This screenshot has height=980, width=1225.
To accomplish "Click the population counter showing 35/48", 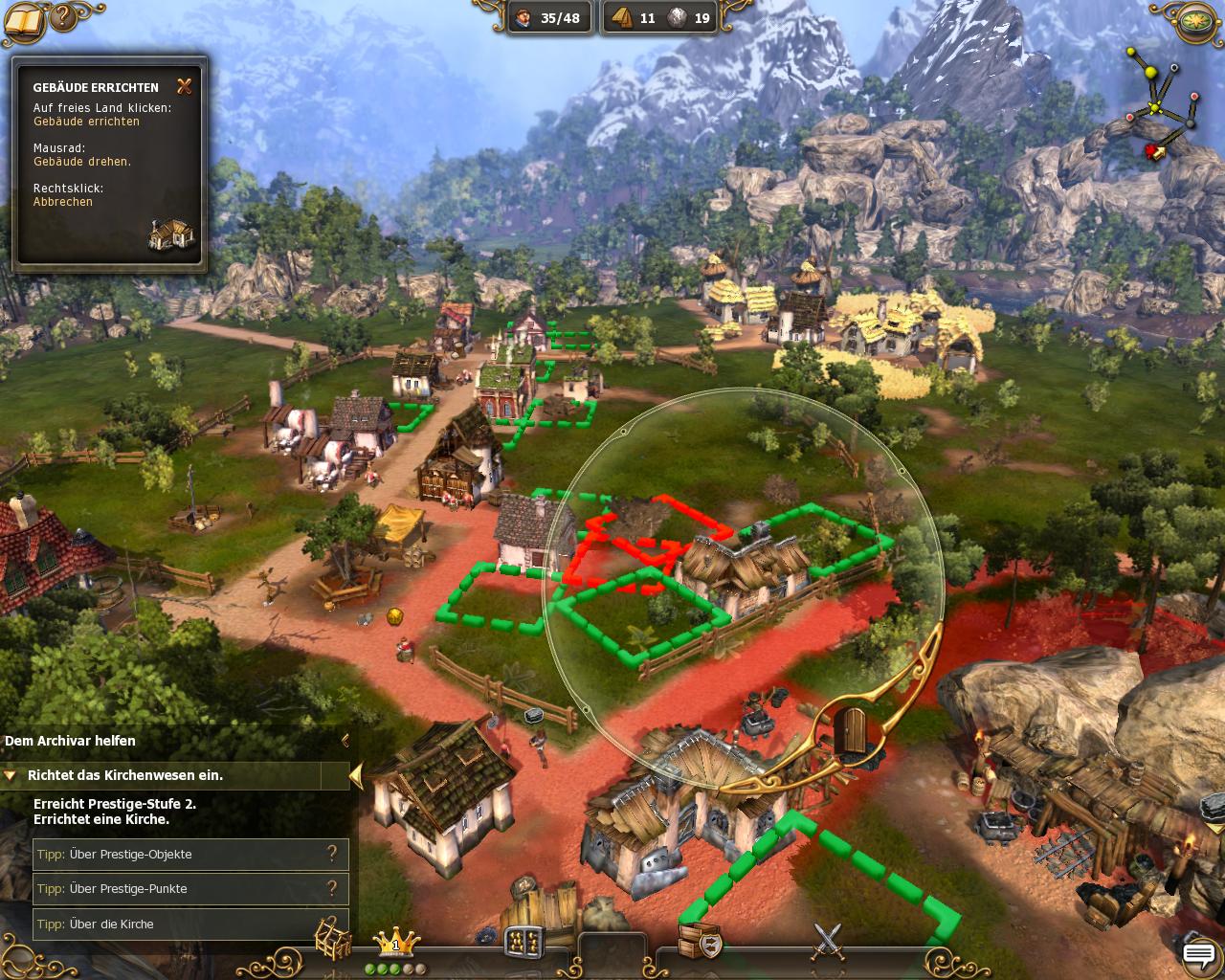I will click(547, 18).
